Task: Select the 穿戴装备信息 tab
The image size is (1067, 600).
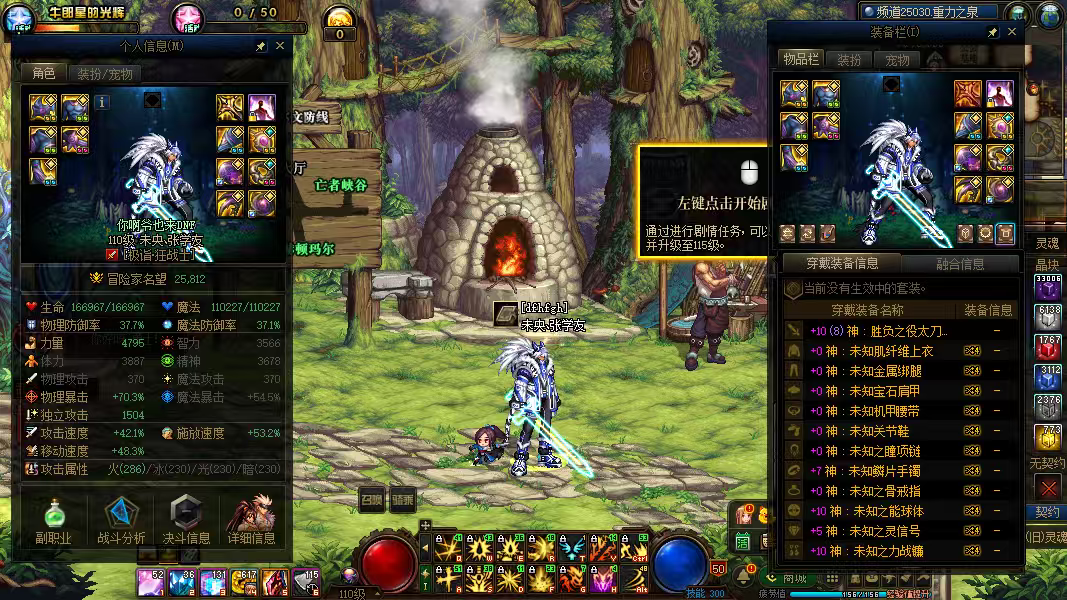Action: 842,264
